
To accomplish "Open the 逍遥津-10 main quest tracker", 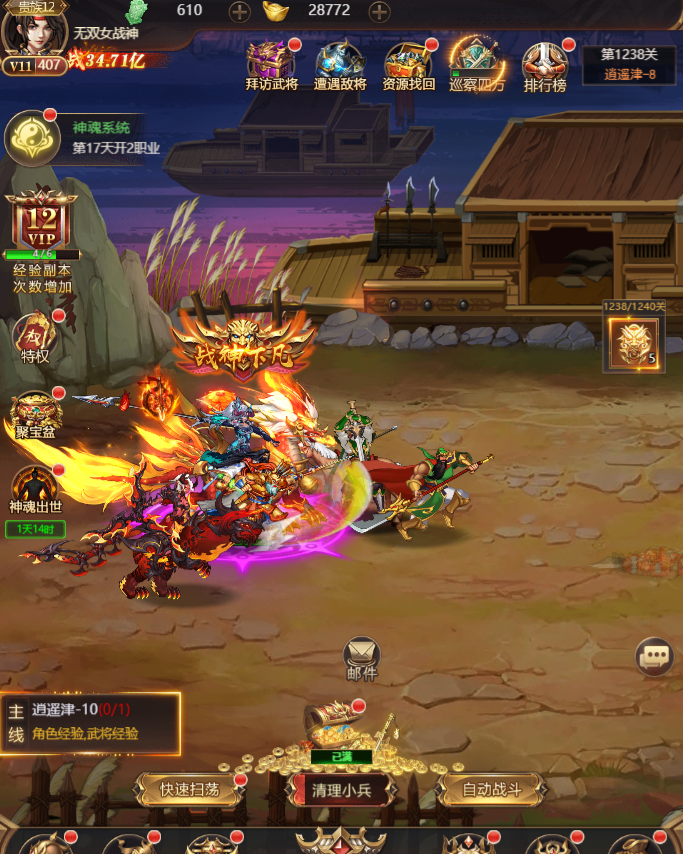I will click(x=90, y=721).
